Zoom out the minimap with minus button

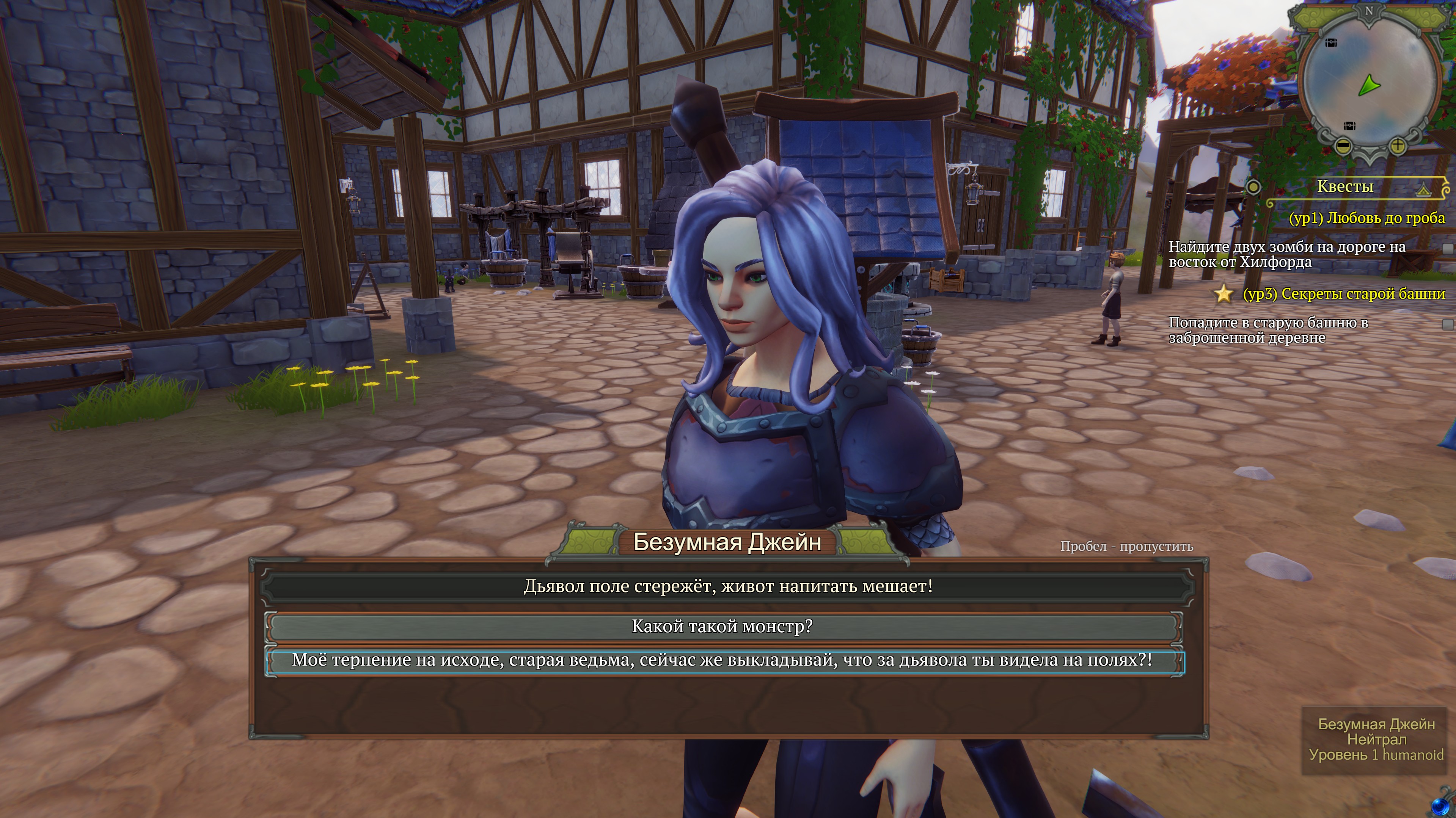point(1343,146)
